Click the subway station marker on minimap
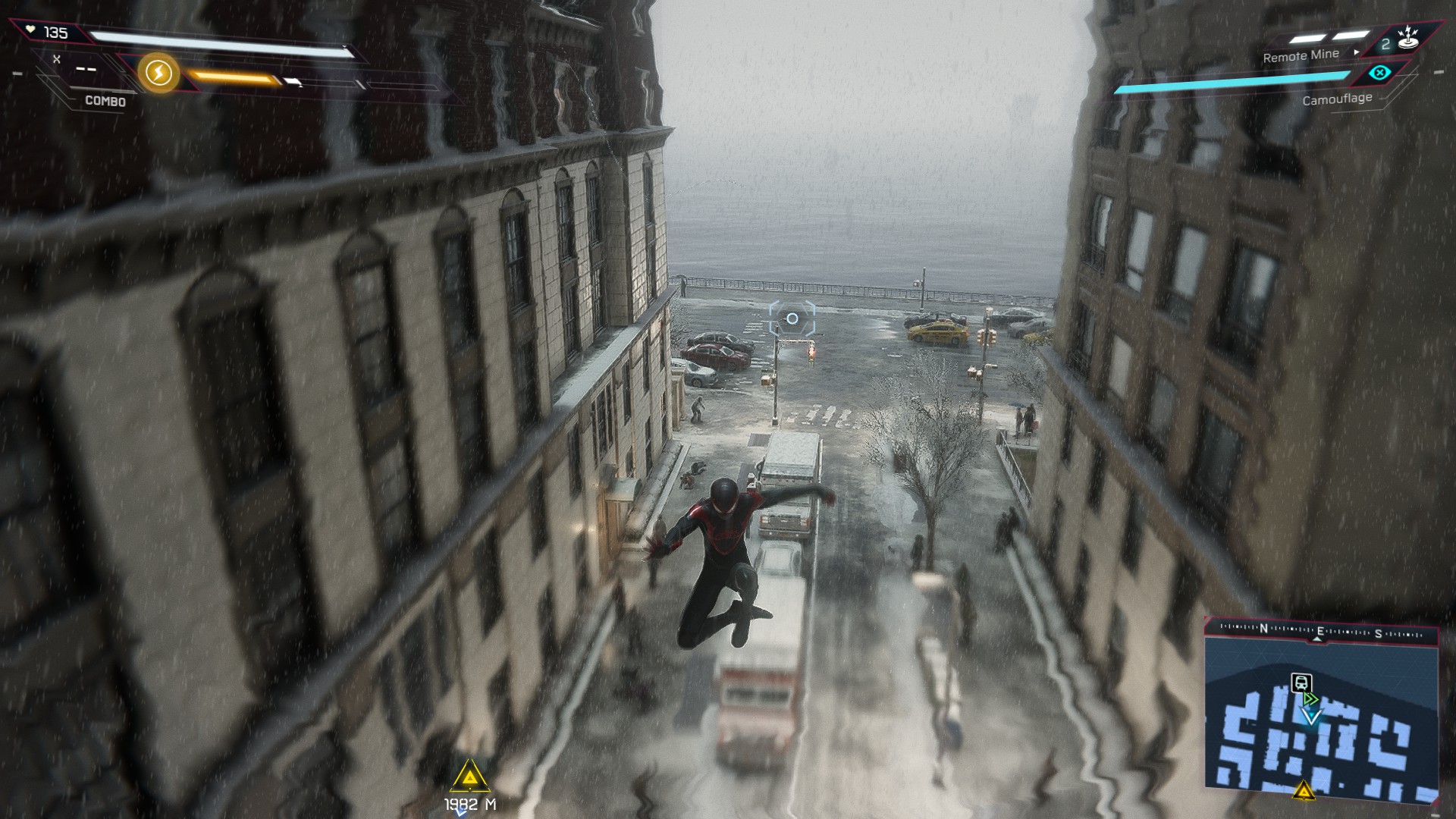This screenshot has height=819, width=1456. coord(1301,682)
